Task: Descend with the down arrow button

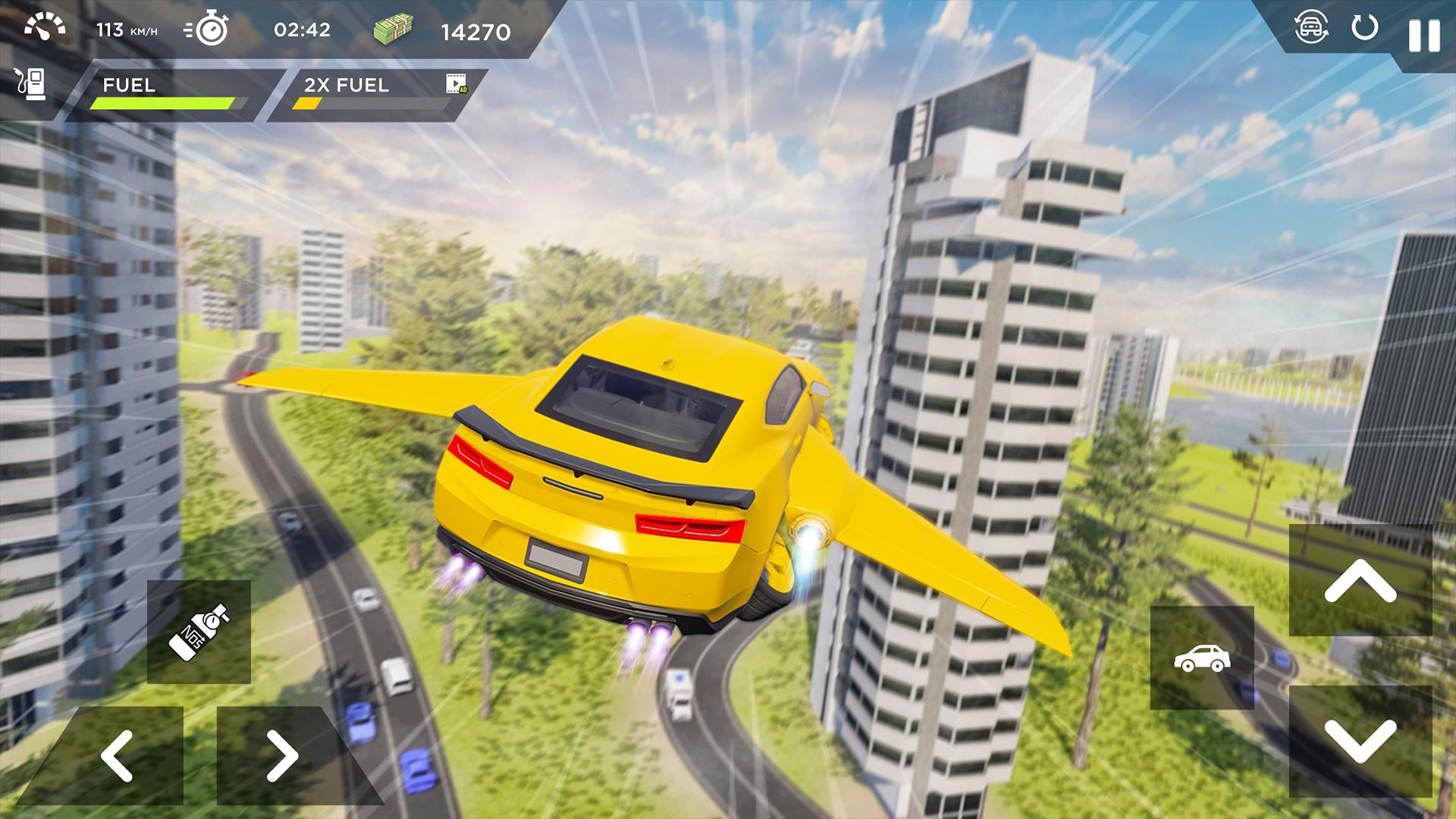Action: point(1360,741)
